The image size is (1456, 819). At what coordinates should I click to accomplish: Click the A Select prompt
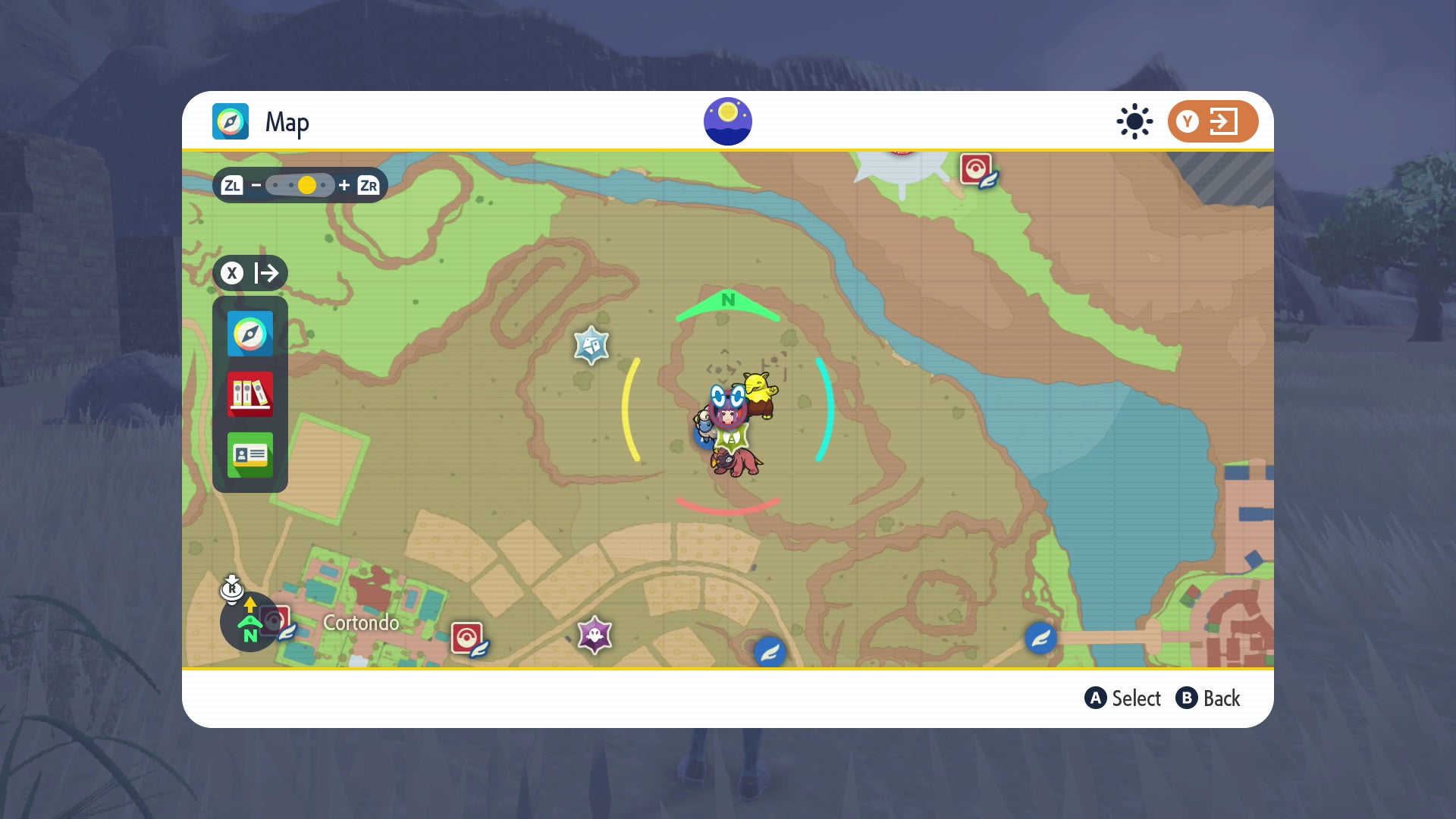click(1123, 698)
